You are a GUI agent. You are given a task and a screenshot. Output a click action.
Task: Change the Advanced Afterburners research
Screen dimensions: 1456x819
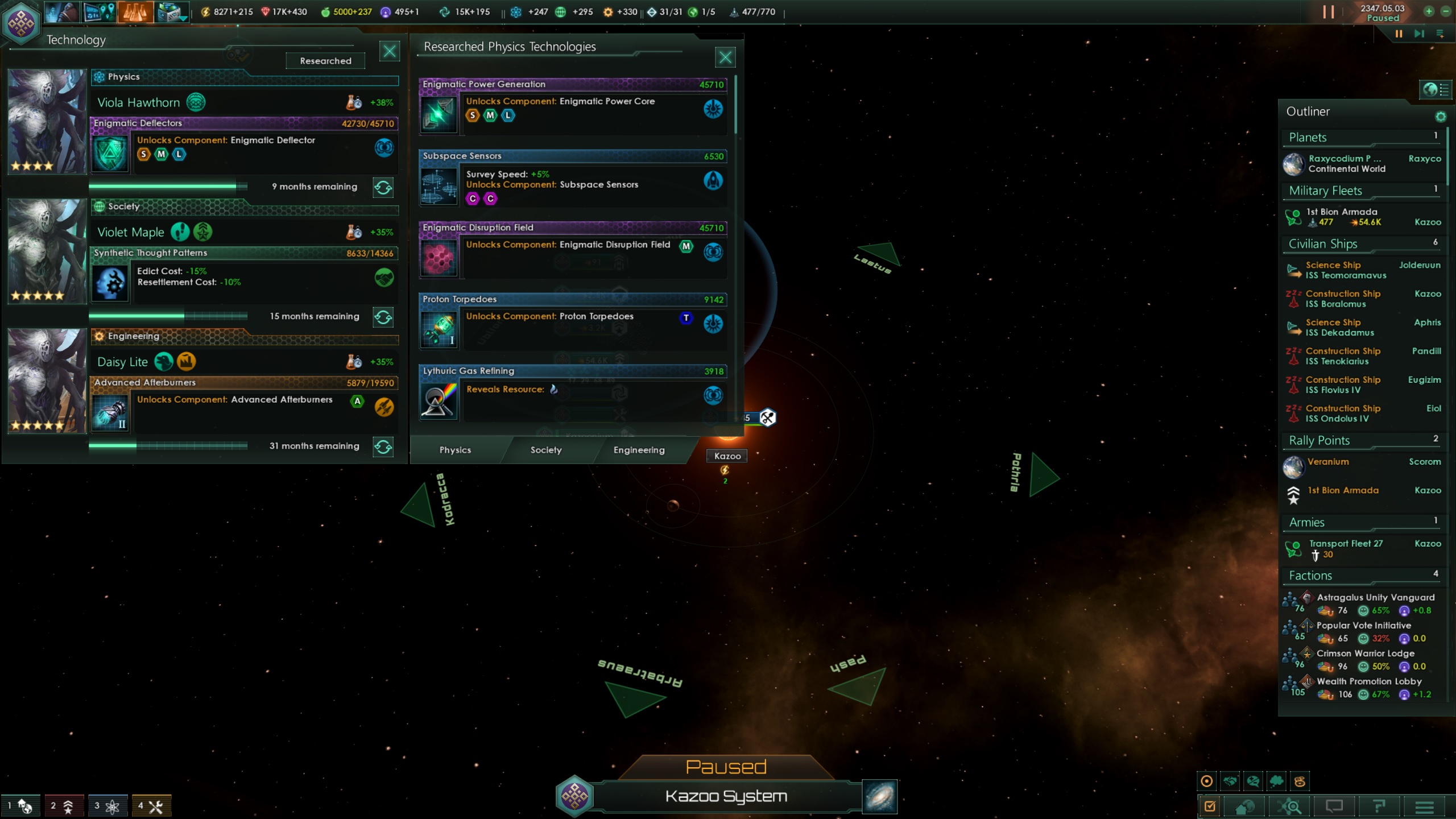383,446
